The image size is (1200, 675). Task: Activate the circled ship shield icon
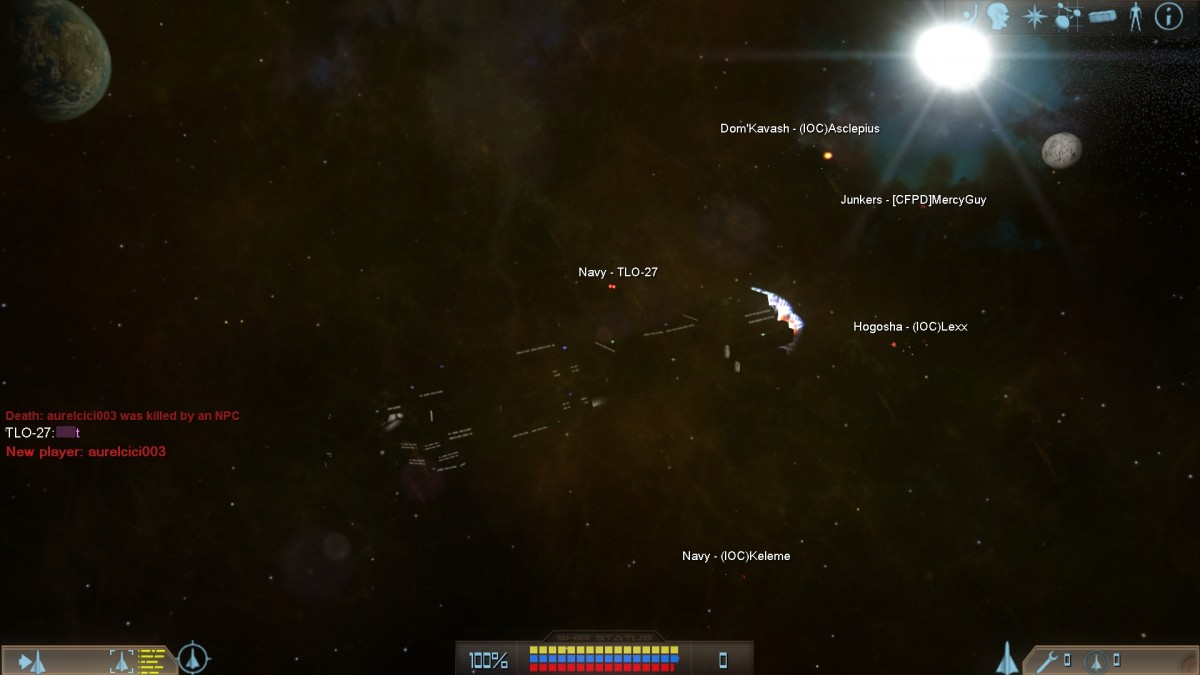[1096, 660]
